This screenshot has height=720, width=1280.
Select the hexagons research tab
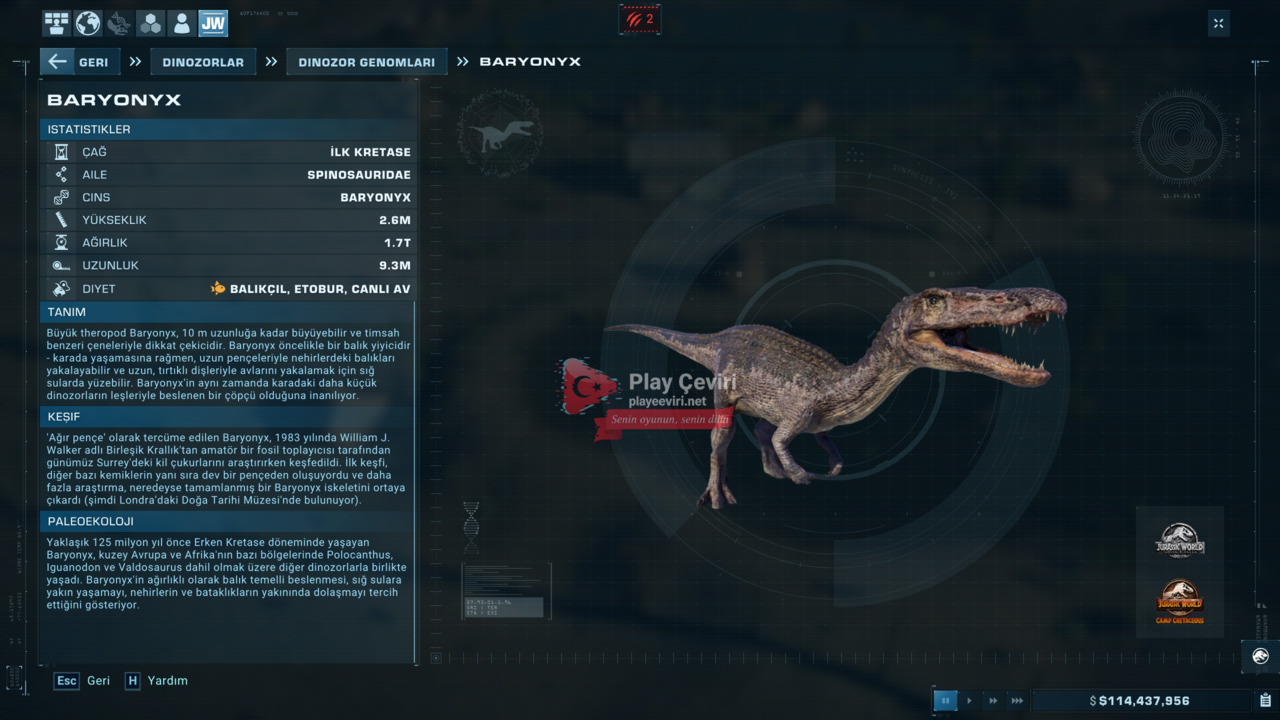point(150,23)
